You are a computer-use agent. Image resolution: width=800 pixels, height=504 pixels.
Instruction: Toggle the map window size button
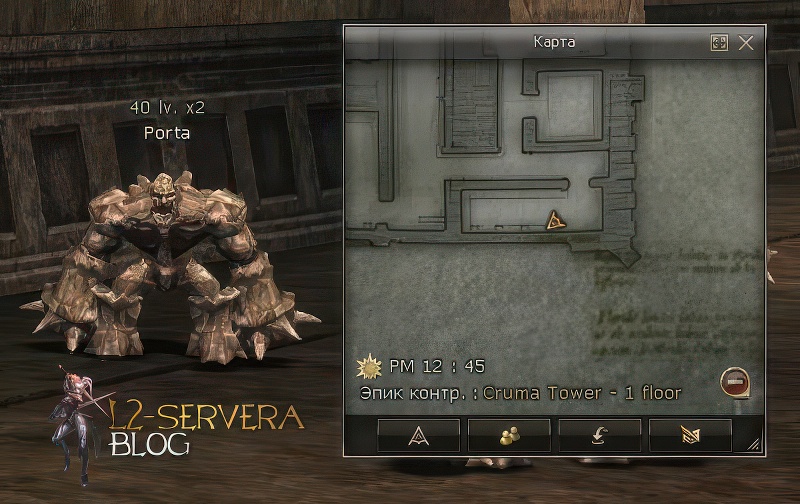pyautogui.click(x=719, y=43)
